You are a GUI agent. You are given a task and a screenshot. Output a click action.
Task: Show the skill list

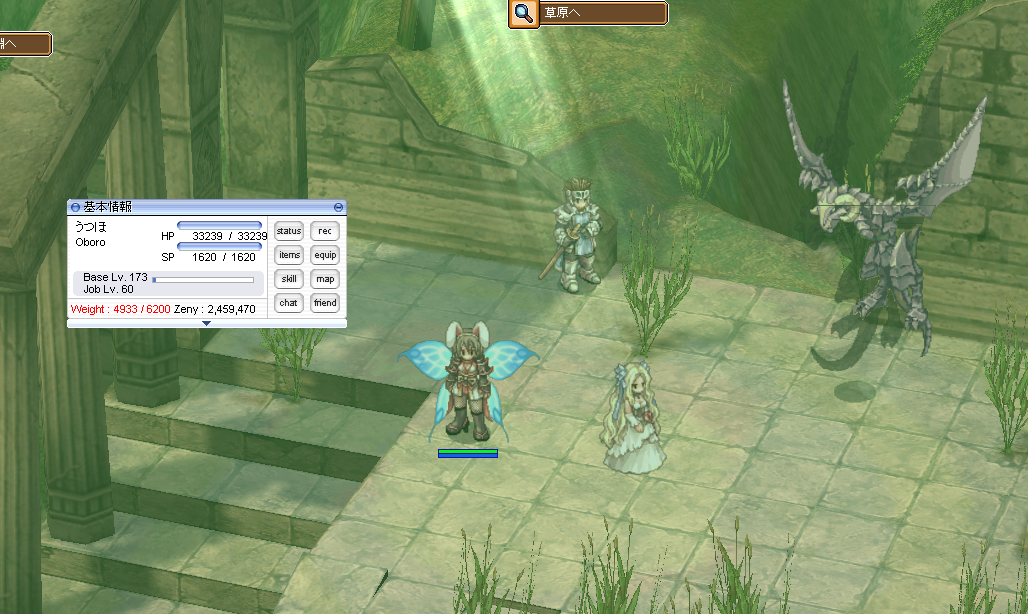click(289, 279)
